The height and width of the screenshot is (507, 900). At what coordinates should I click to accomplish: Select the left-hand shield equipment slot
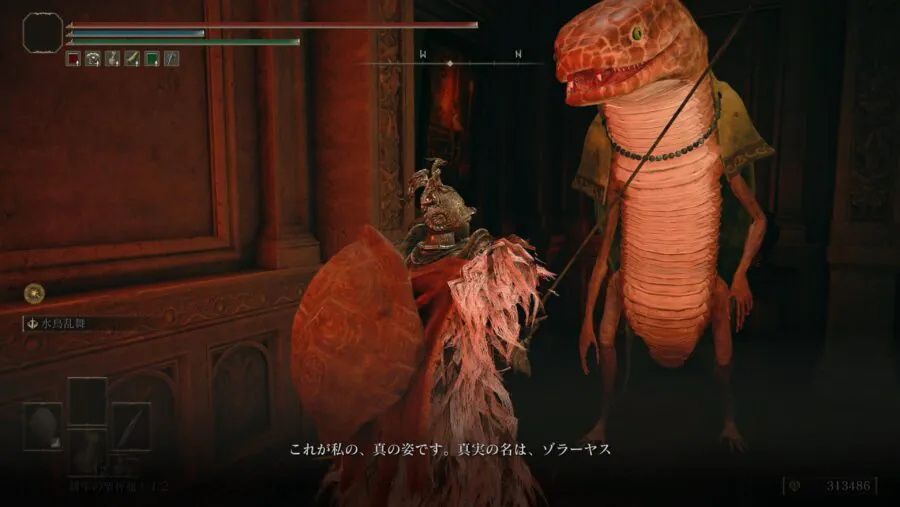(42, 425)
